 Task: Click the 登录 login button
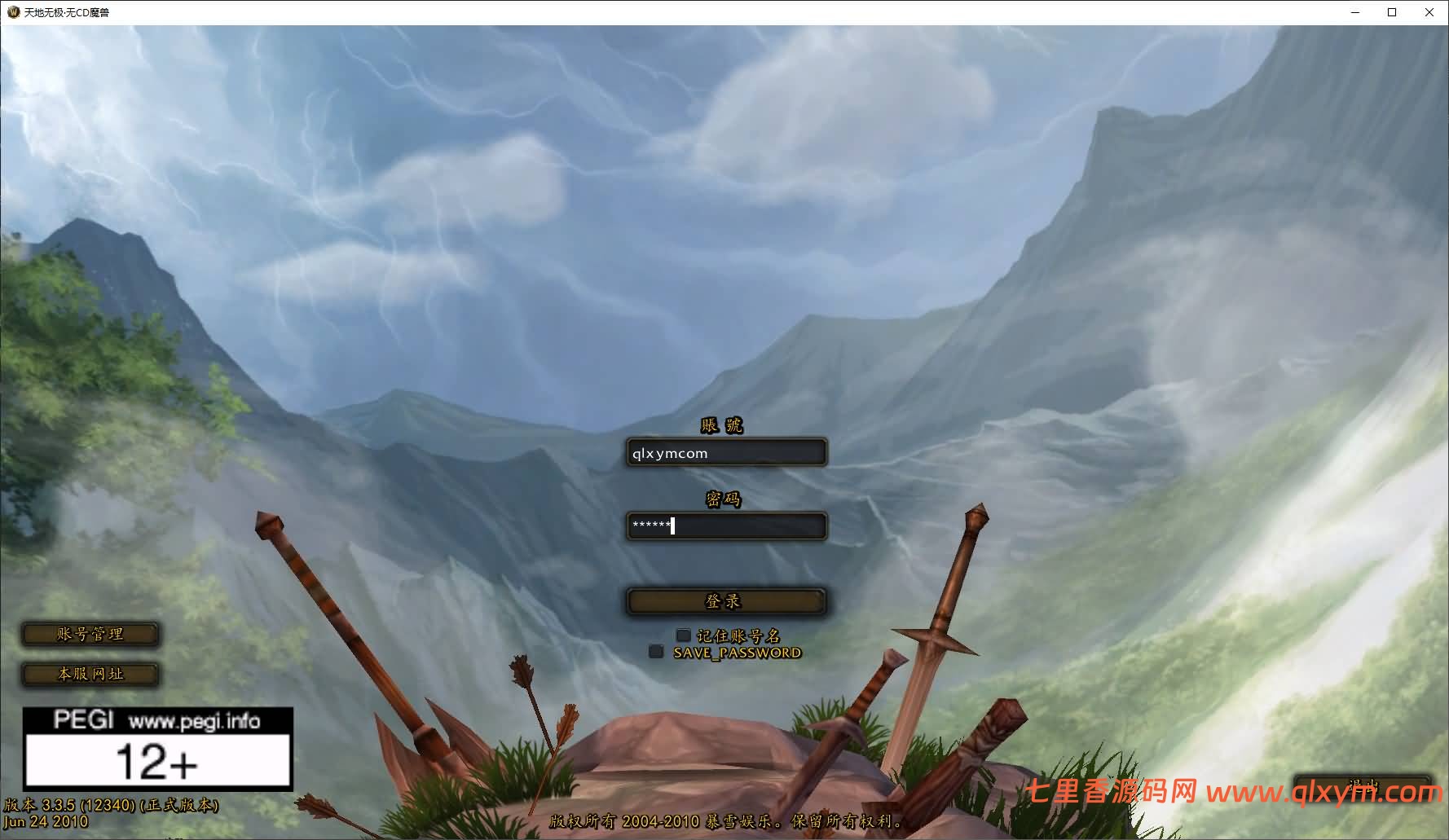point(726,601)
